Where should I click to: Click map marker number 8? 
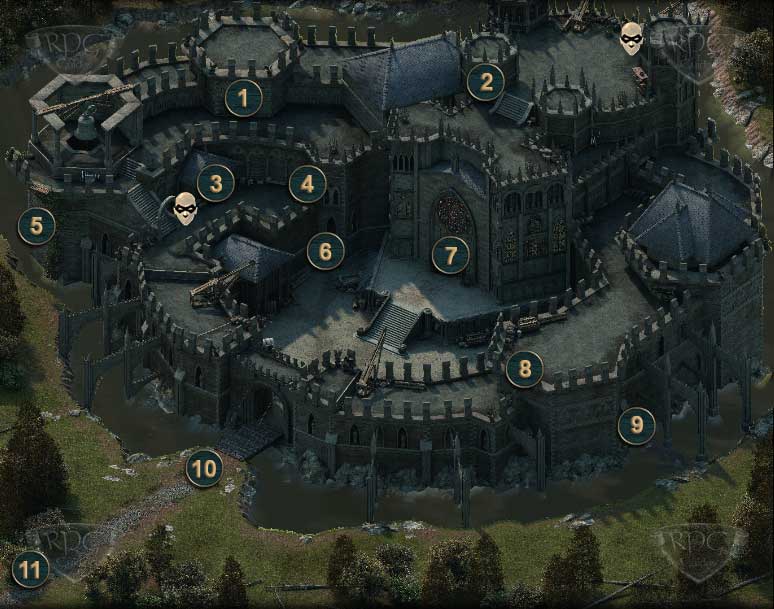(x=525, y=370)
